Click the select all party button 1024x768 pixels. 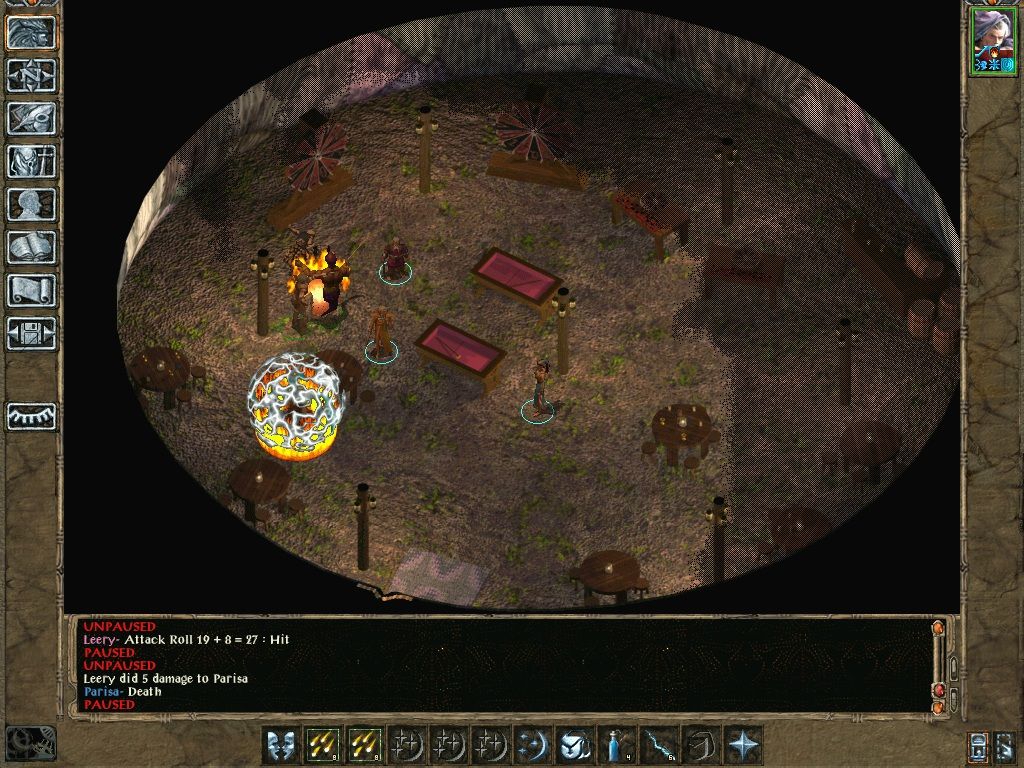(x=1006, y=745)
